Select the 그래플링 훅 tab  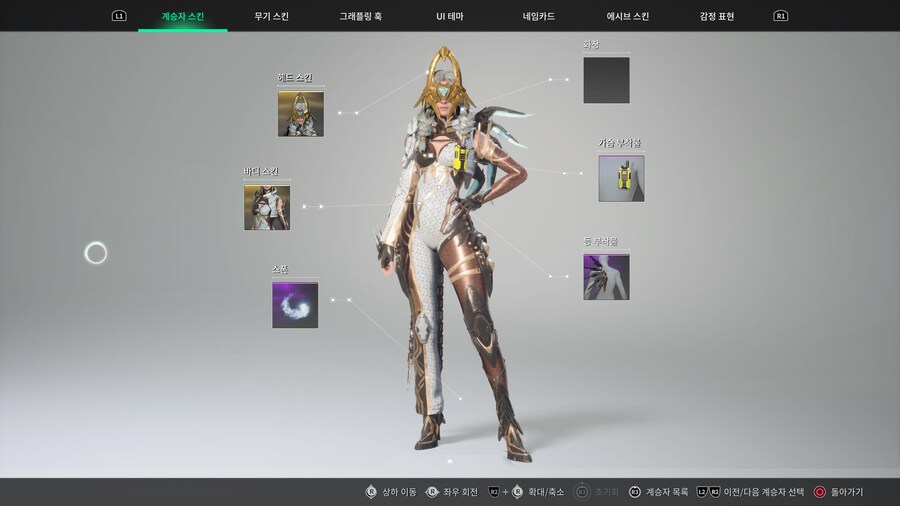coord(360,16)
